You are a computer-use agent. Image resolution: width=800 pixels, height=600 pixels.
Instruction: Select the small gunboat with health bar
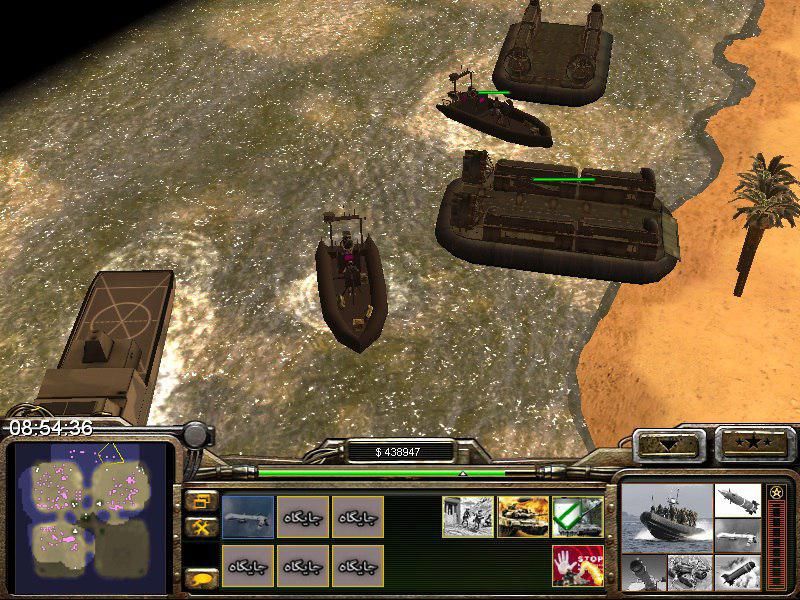(x=494, y=118)
